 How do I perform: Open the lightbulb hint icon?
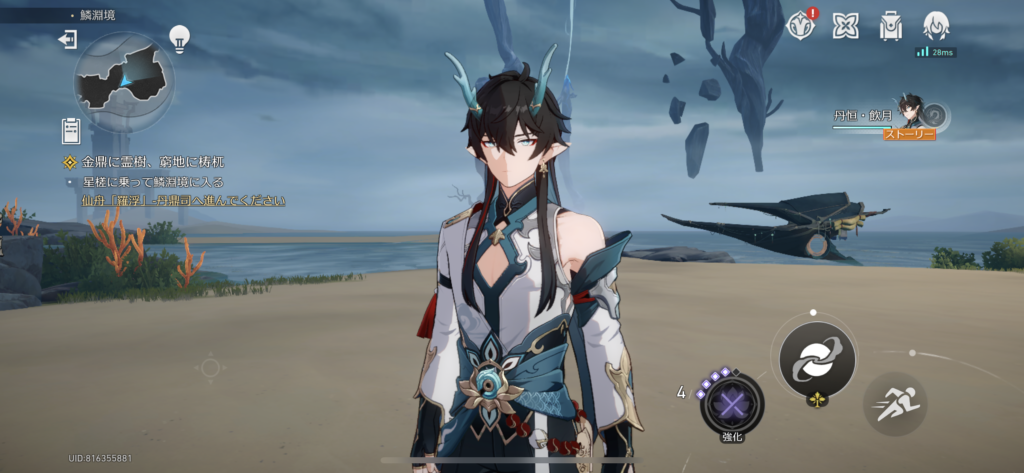[179, 38]
